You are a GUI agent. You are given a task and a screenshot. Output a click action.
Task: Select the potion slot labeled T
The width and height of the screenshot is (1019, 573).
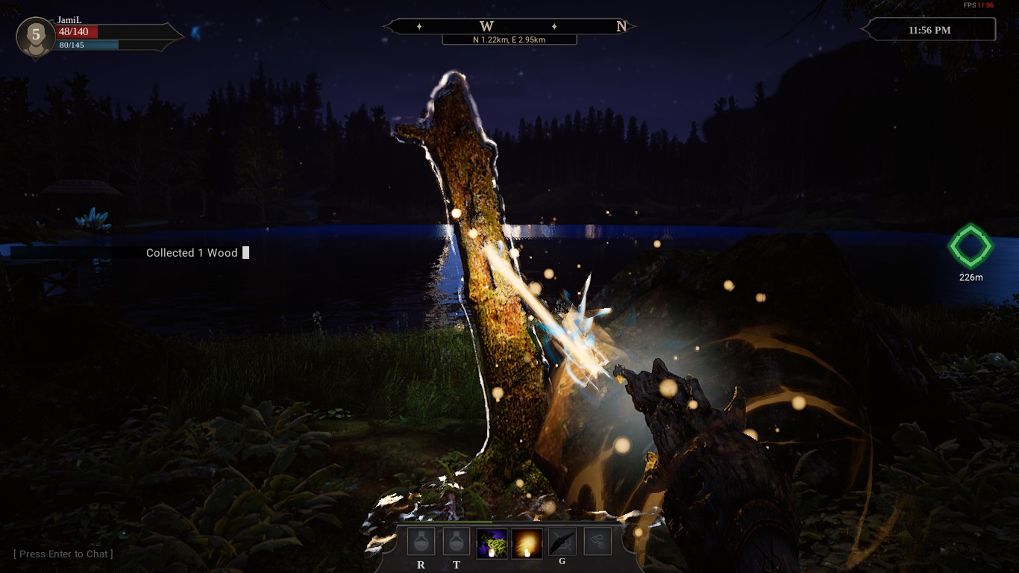point(456,542)
